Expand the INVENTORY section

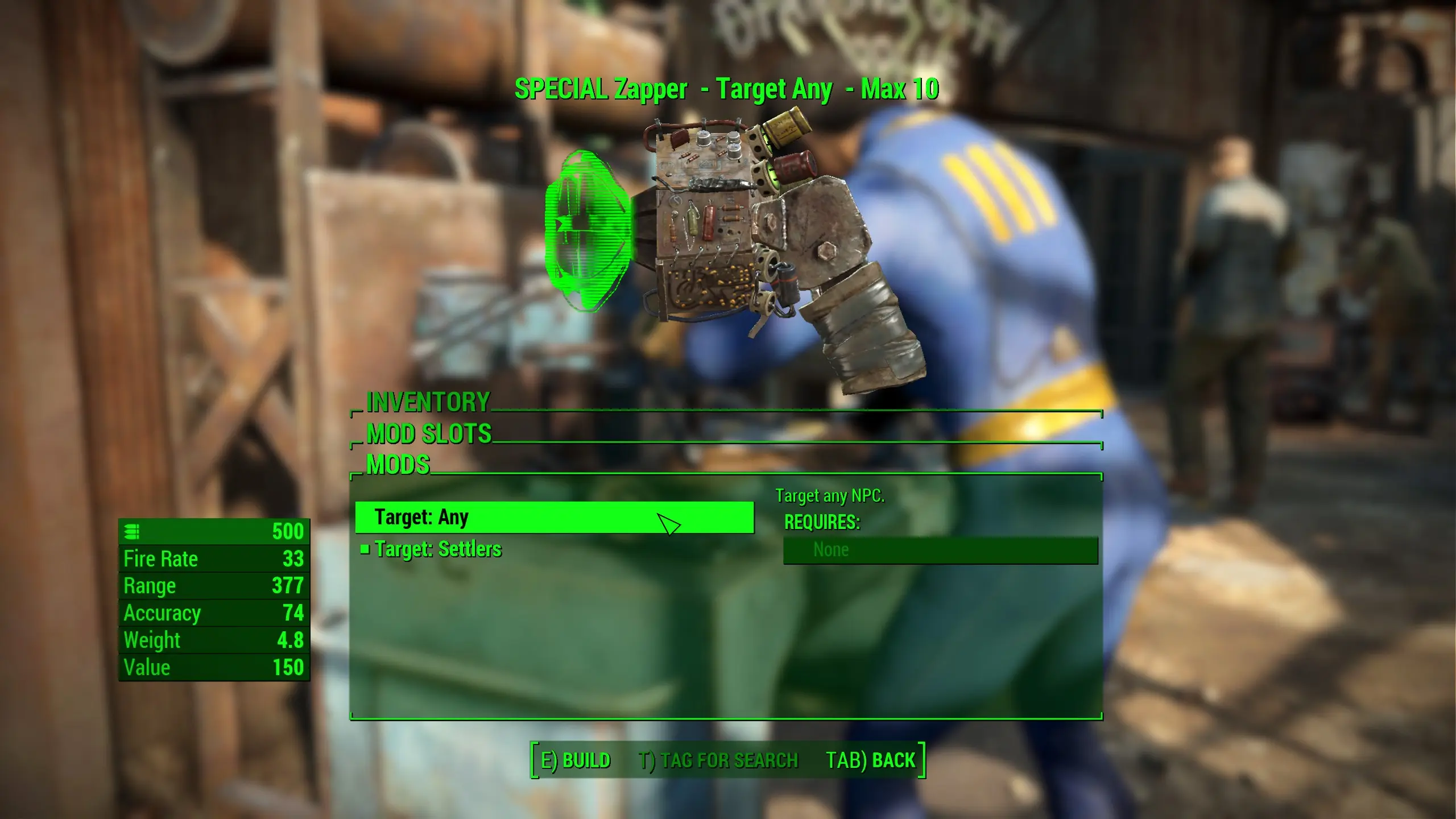click(428, 403)
